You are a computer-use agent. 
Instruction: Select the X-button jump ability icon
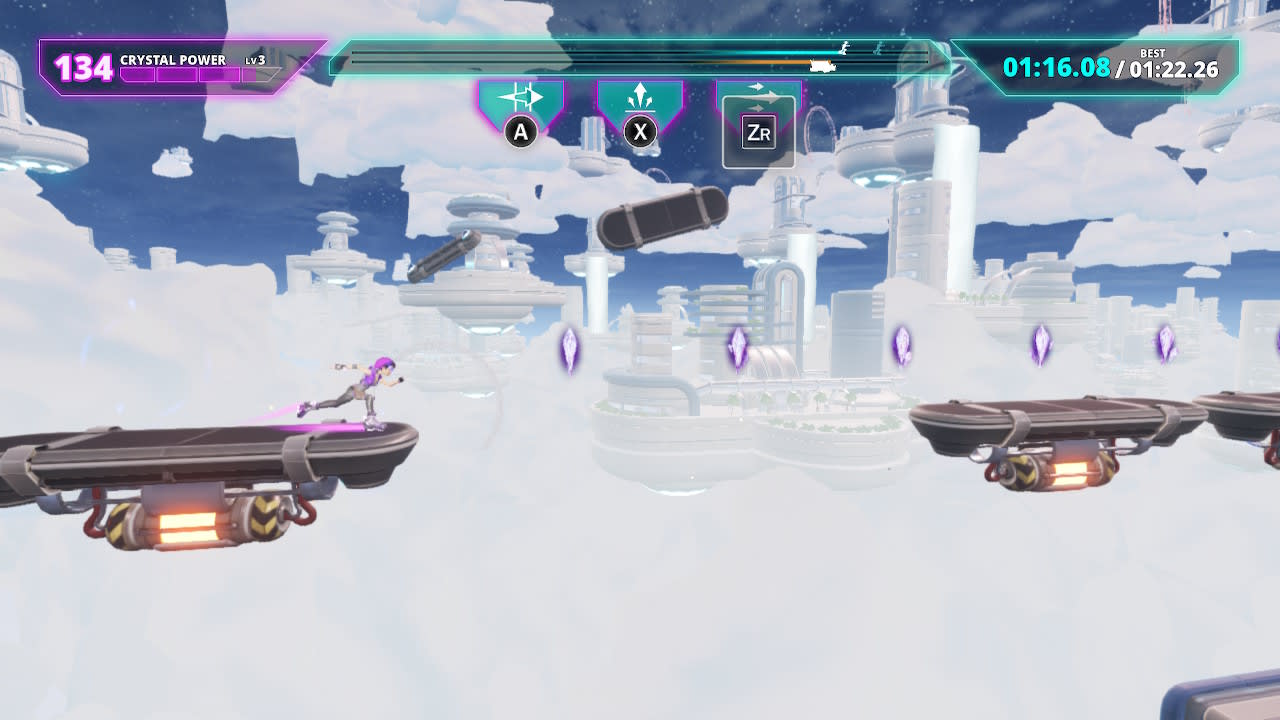[x=638, y=129]
